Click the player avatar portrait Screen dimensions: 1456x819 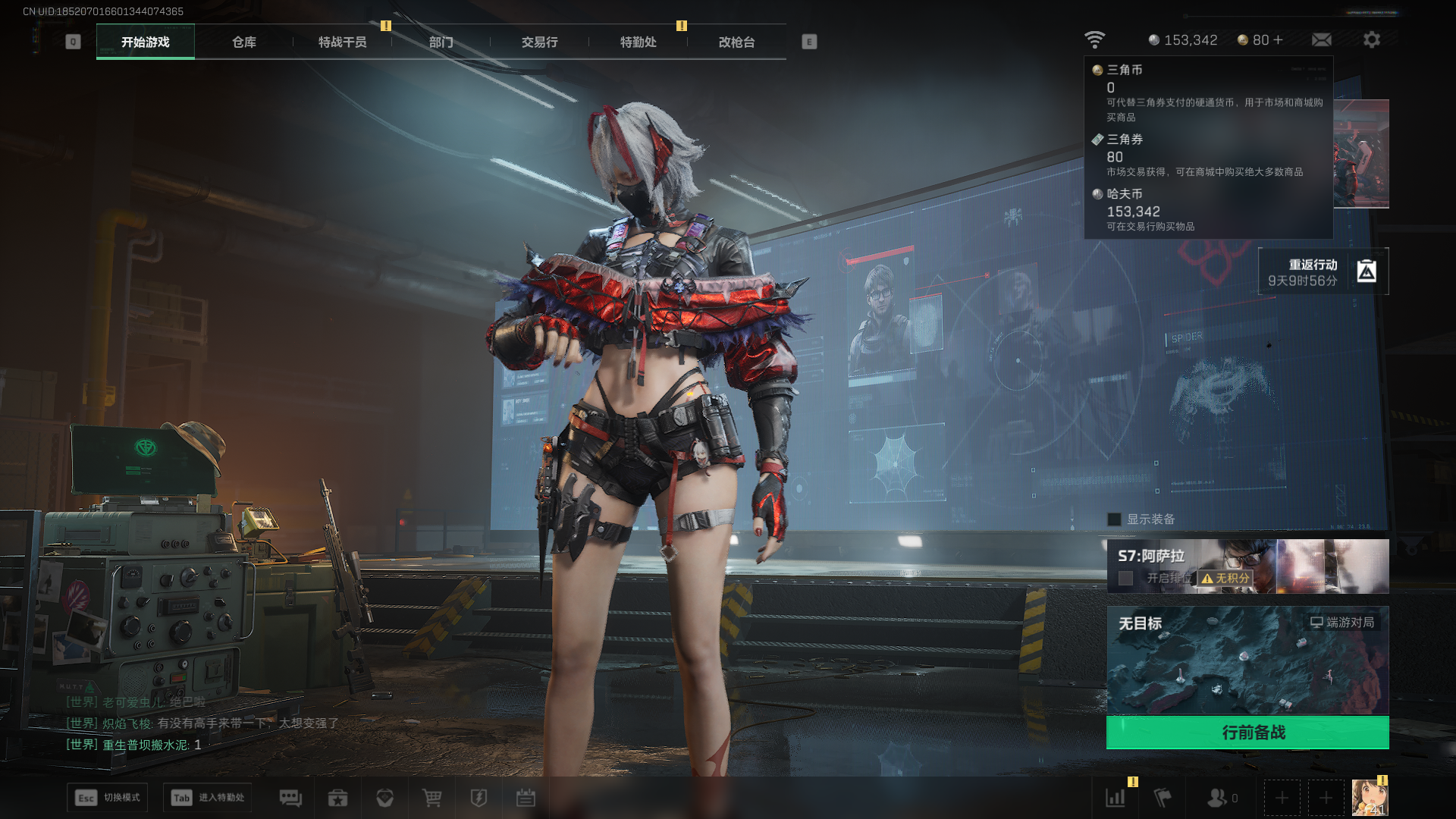pyautogui.click(x=1370, y=798)
